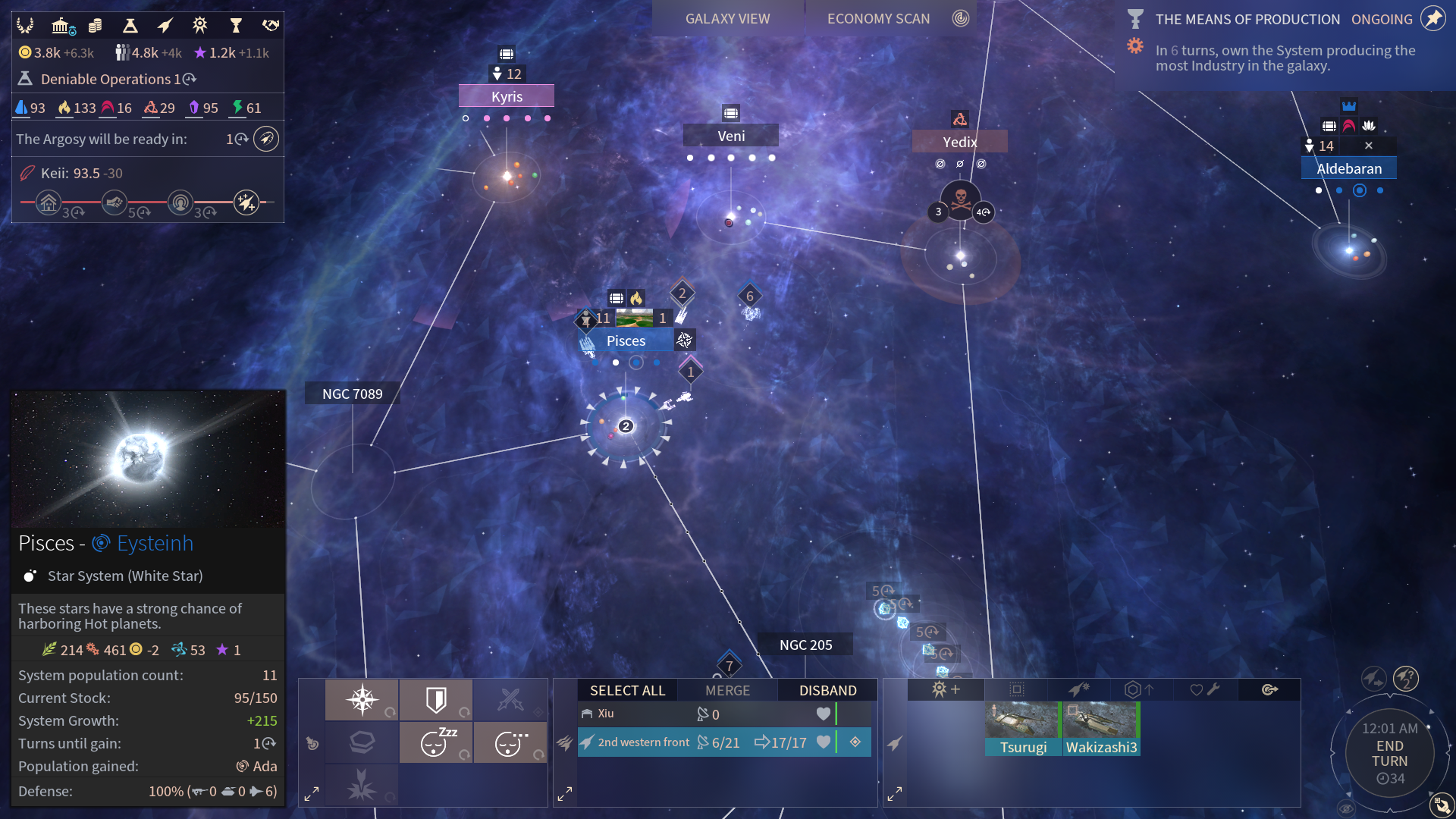Switch to Galaxy View
The height and width of the screenshot is (819, 1456).
coord(727,19)
